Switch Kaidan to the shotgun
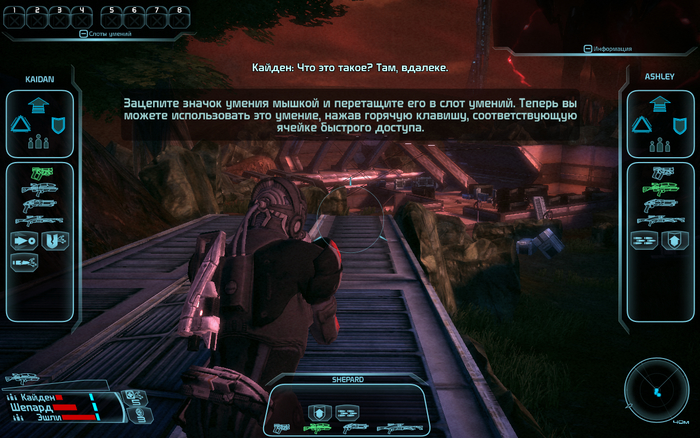The image size is (700, 438). pyautogui.click(x=40, y=204)
